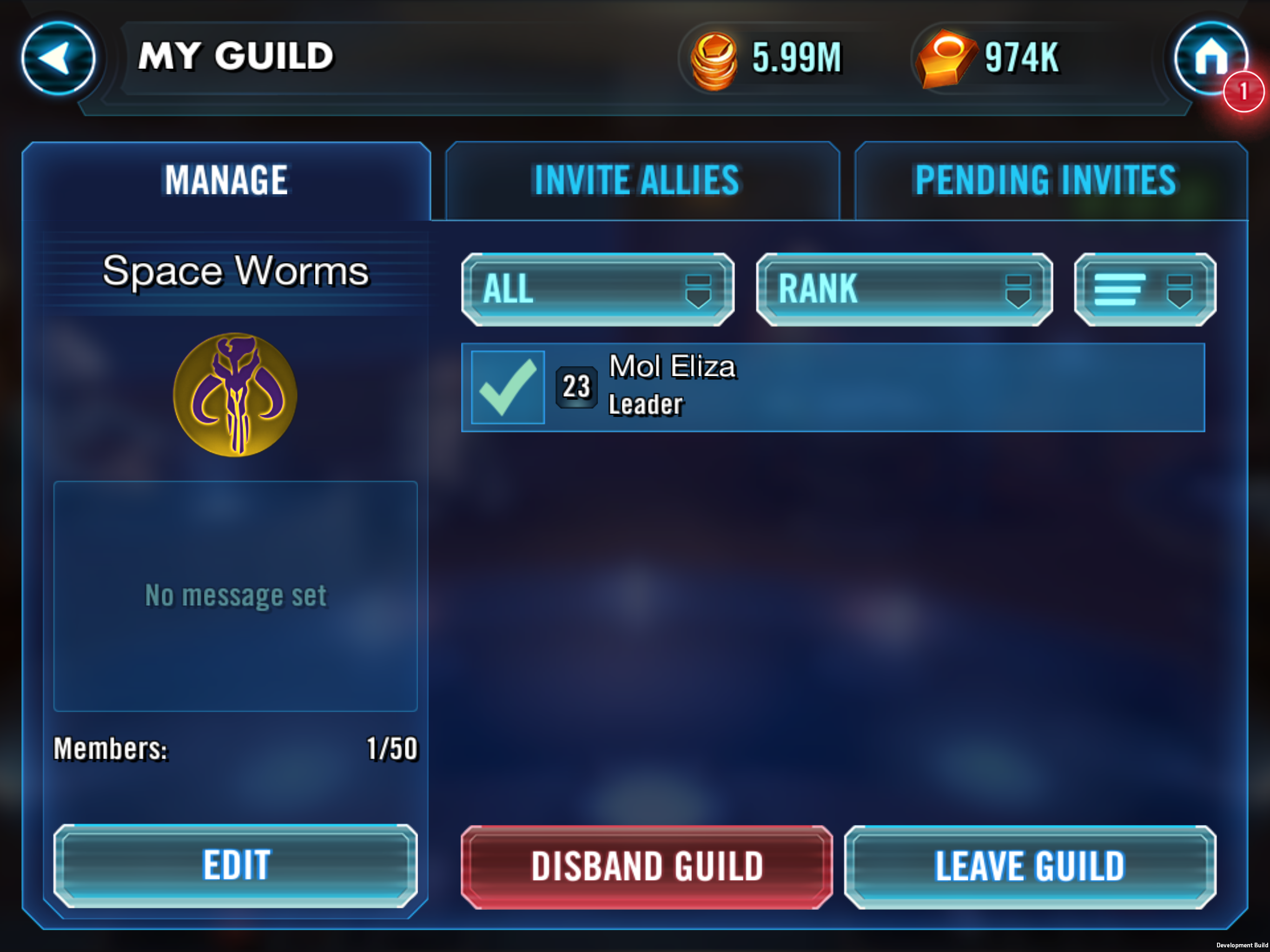The image size is (1270, 952).
Task: Select the guild message box
Action: point(235,595)
